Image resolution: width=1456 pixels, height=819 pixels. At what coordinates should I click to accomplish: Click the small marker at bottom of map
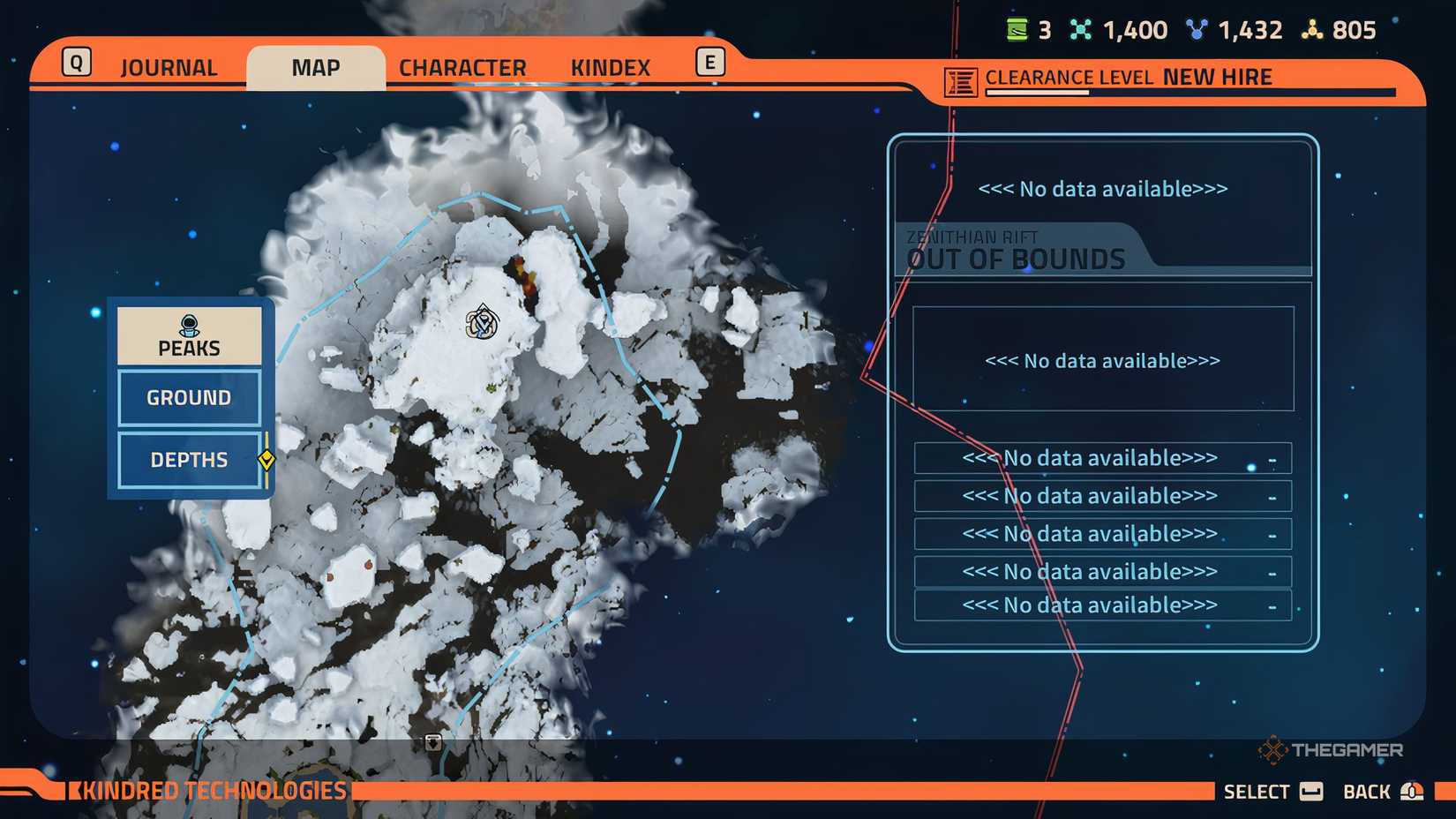pos(433,742)
